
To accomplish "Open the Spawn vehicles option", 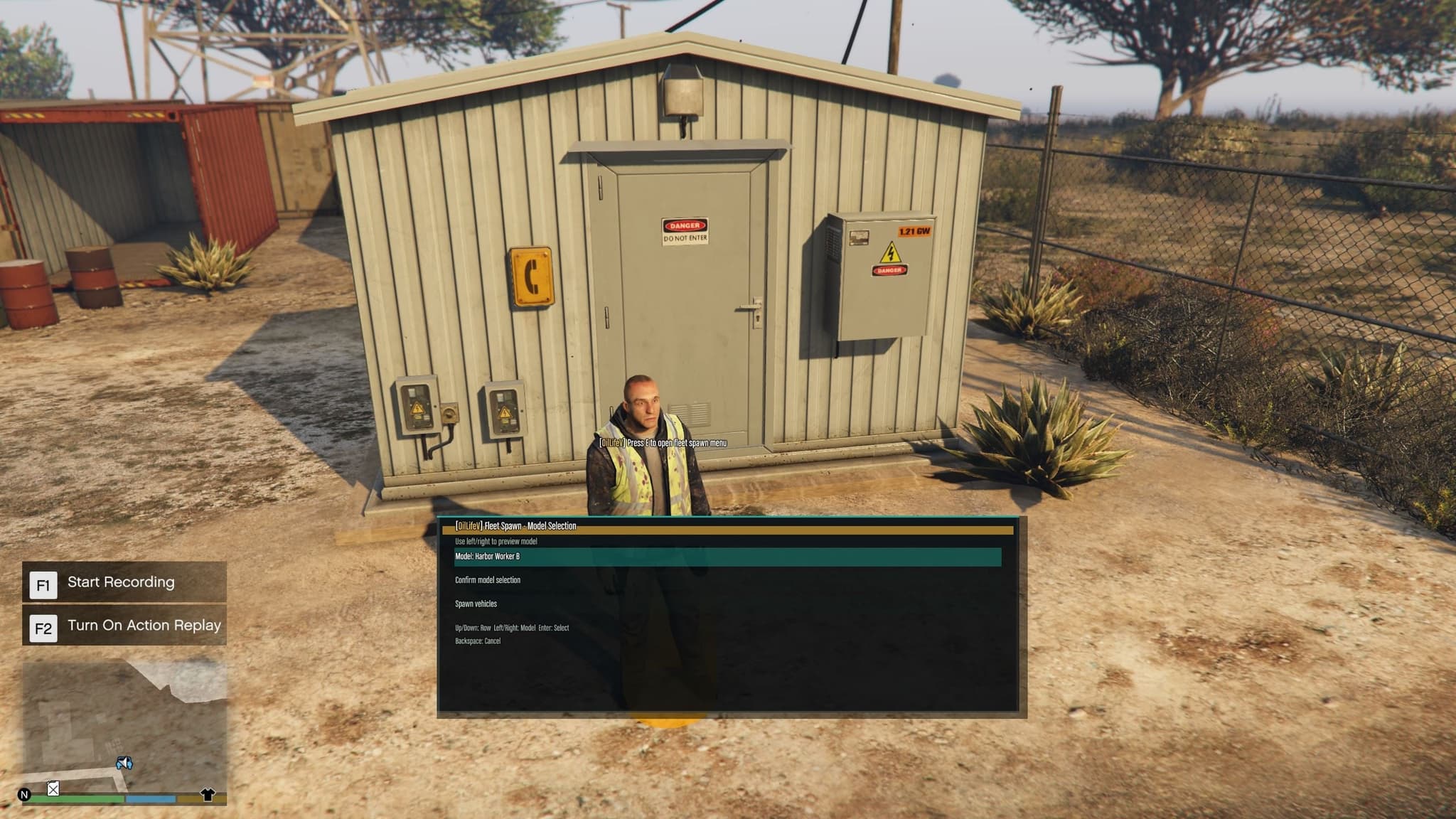I will (476, 604).
